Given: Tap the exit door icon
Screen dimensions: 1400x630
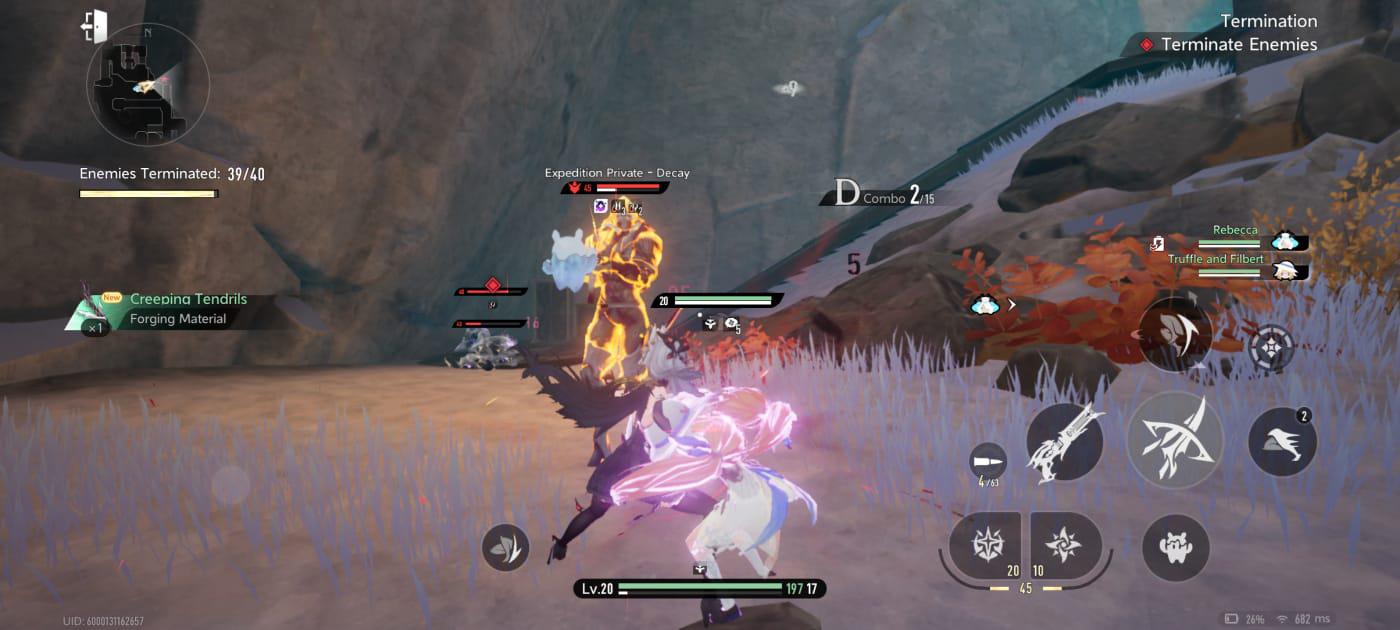Looking at the screenshot, I should coord(95,26).
